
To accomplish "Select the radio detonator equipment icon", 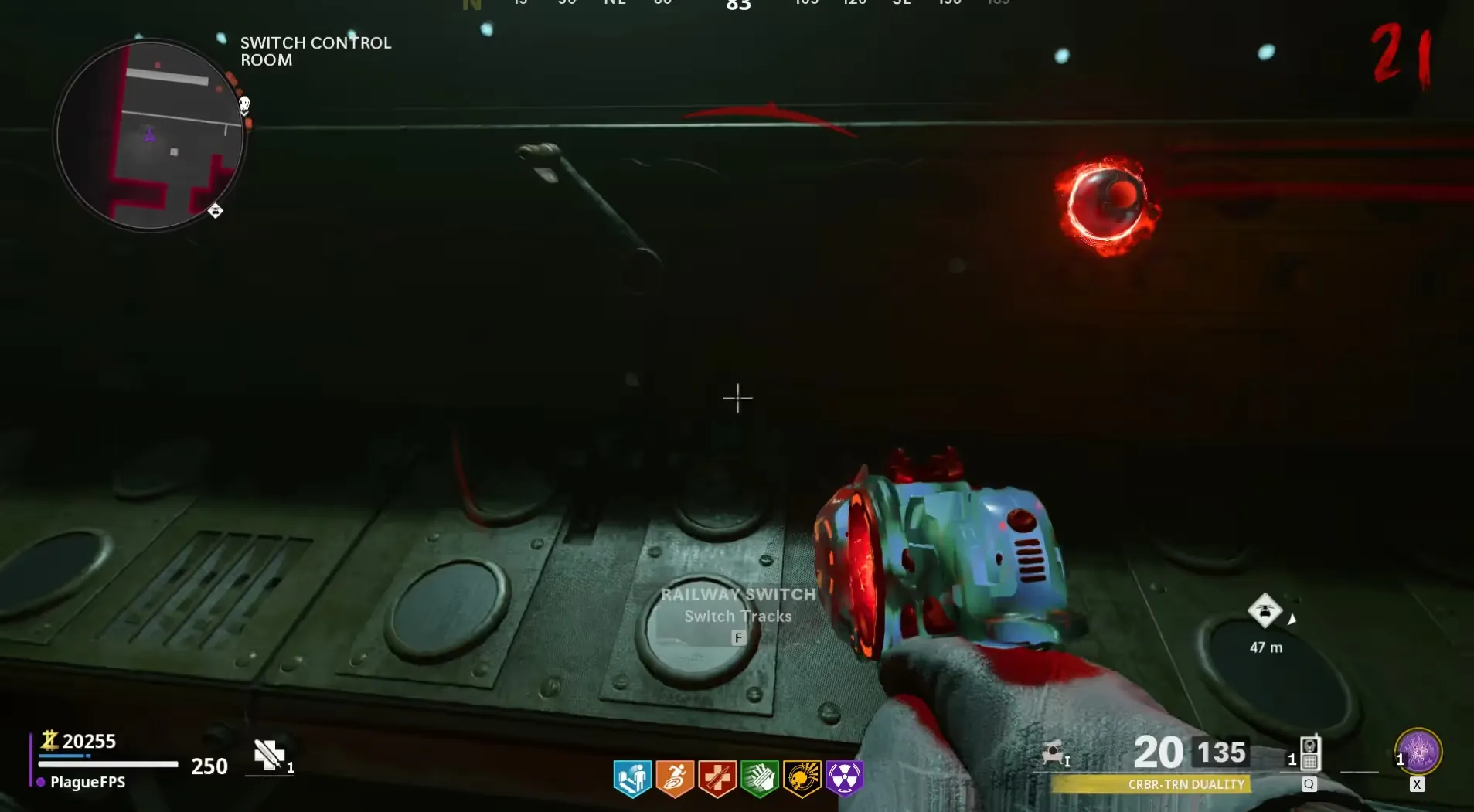I will click(1309, 753).
